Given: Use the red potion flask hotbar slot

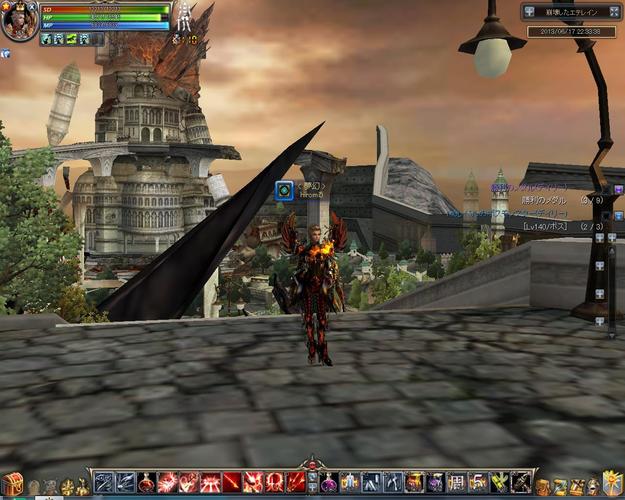Looking at the screenshot, I should pos(147,483).
